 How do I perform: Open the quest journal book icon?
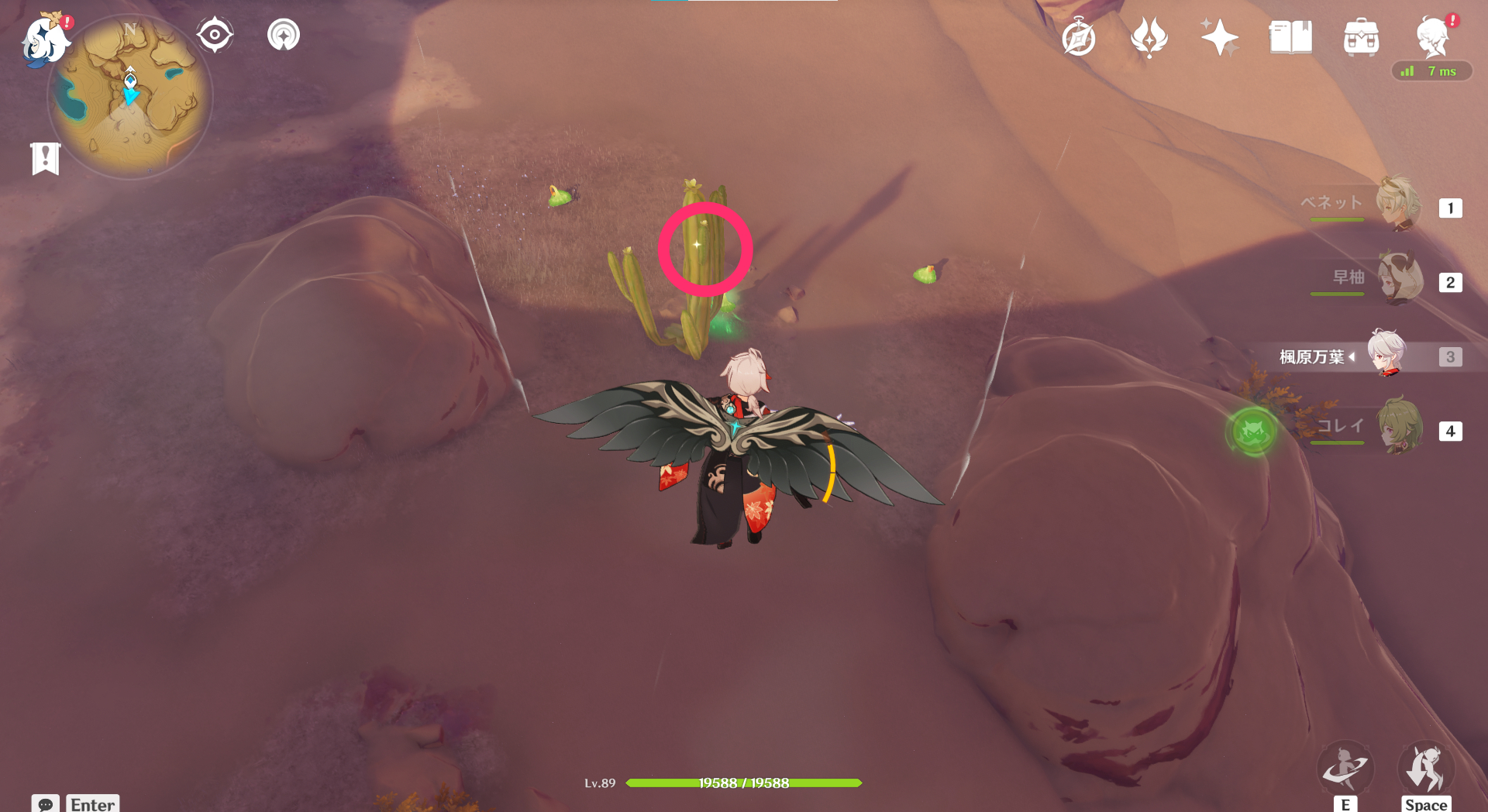(1289, 37)
